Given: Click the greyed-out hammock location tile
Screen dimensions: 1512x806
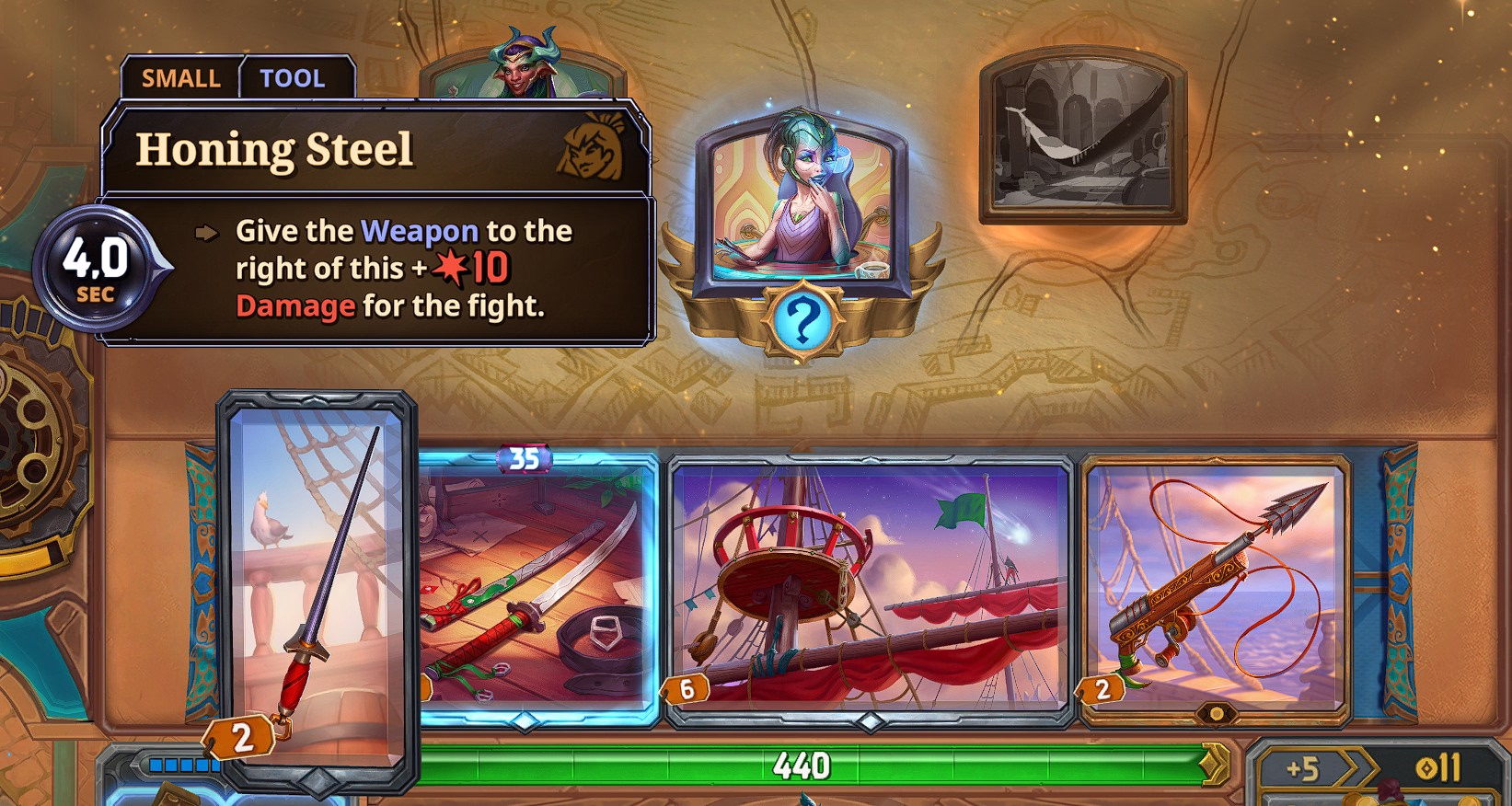Looking at the screenshot, I should click(x=1083, y=138).
